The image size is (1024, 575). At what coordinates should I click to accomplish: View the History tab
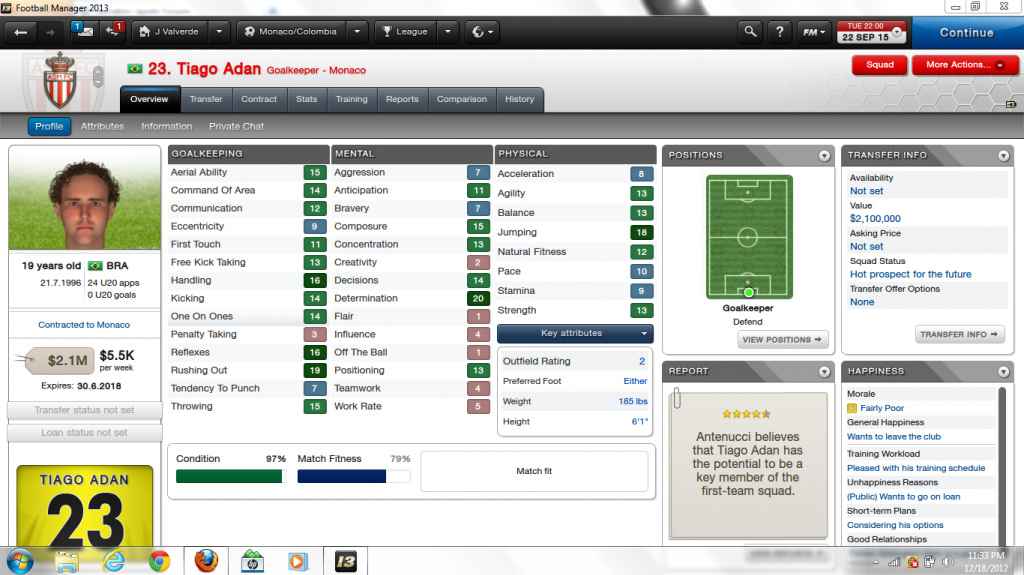(x=519, y=99)
